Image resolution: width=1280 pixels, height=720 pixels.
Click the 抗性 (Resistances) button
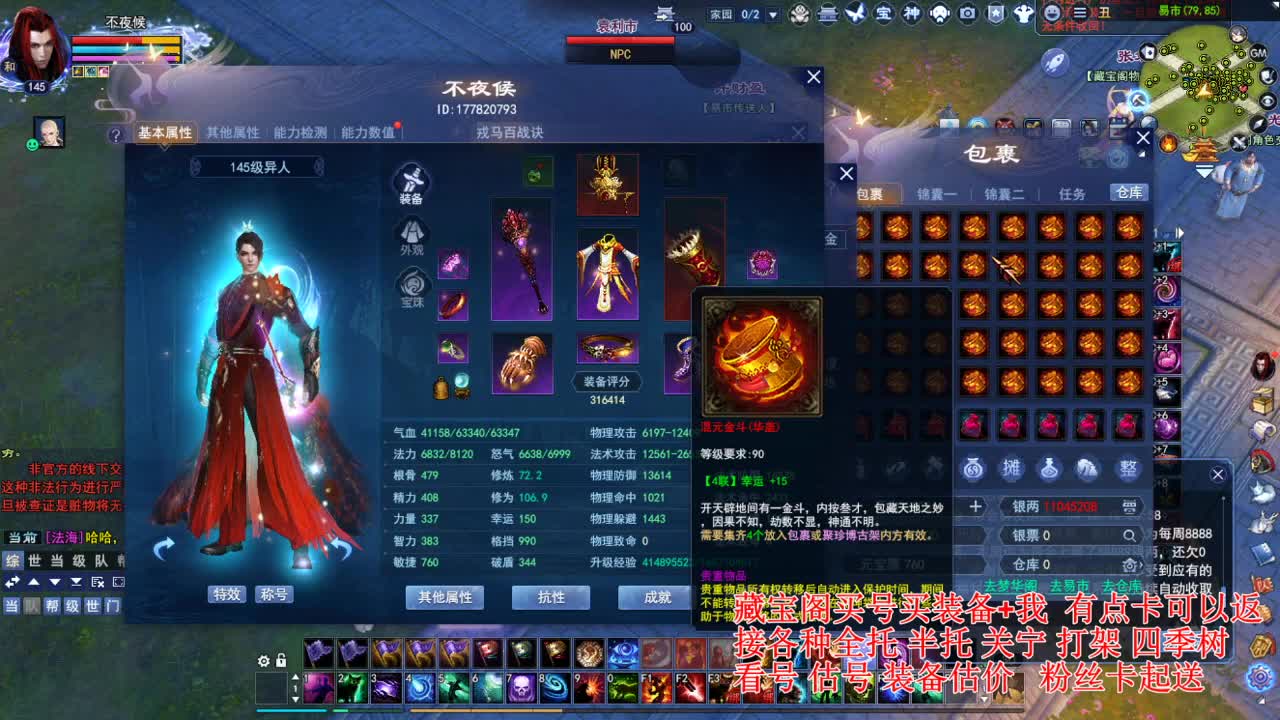(x=551, y=598)
